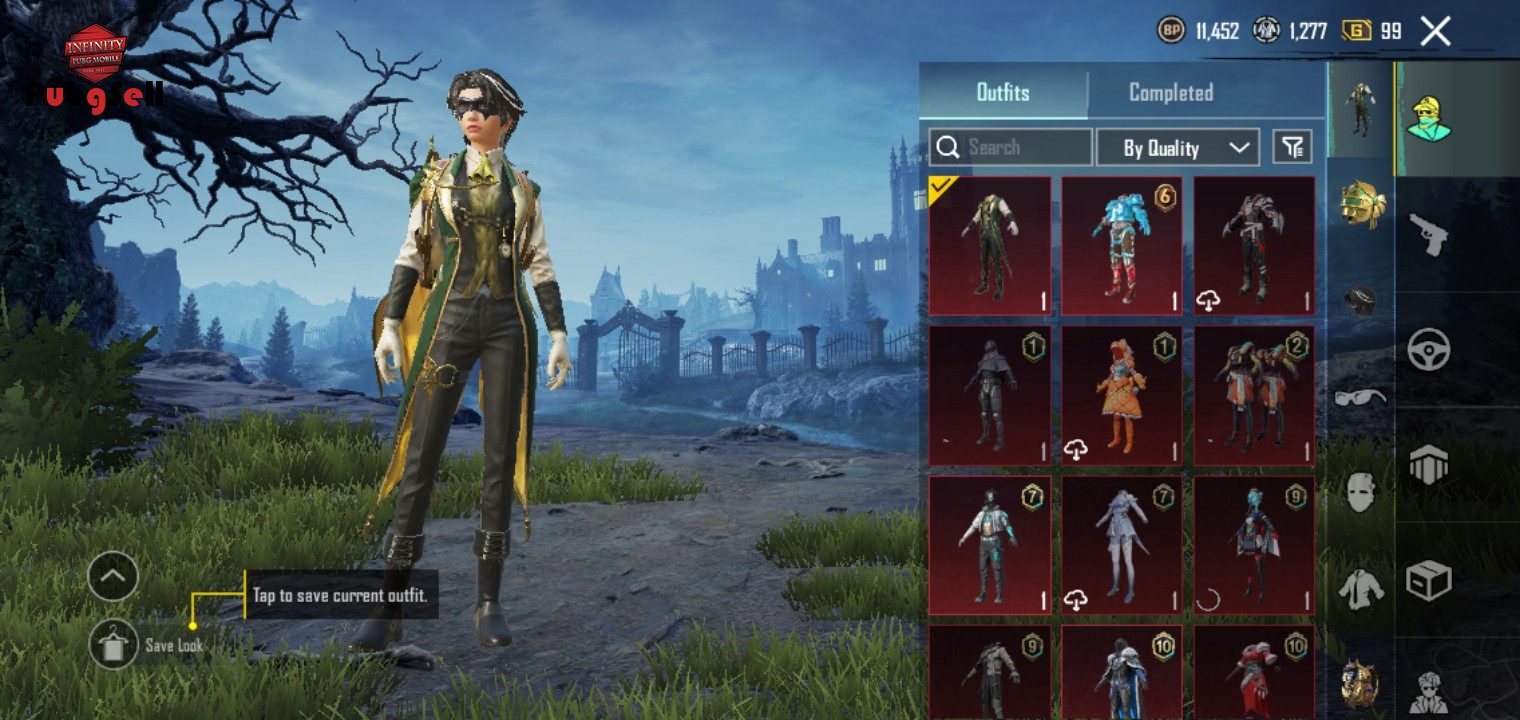Switch to the Completed tab
Viewport: 1520px width, 720px height.
coord(1170,93)
